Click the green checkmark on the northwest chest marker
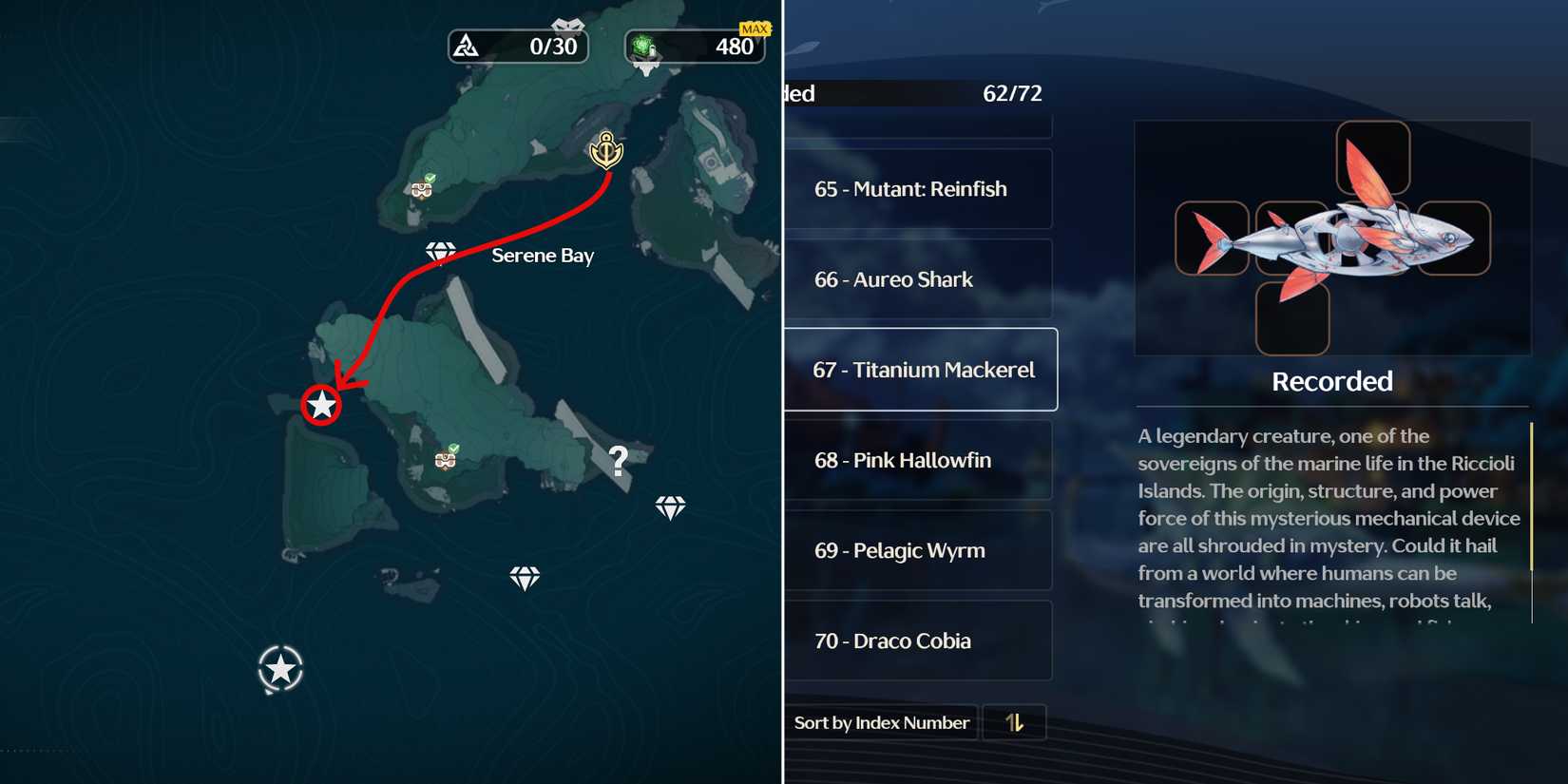The width and height of the screenshot is (1568, 784). 432,177
